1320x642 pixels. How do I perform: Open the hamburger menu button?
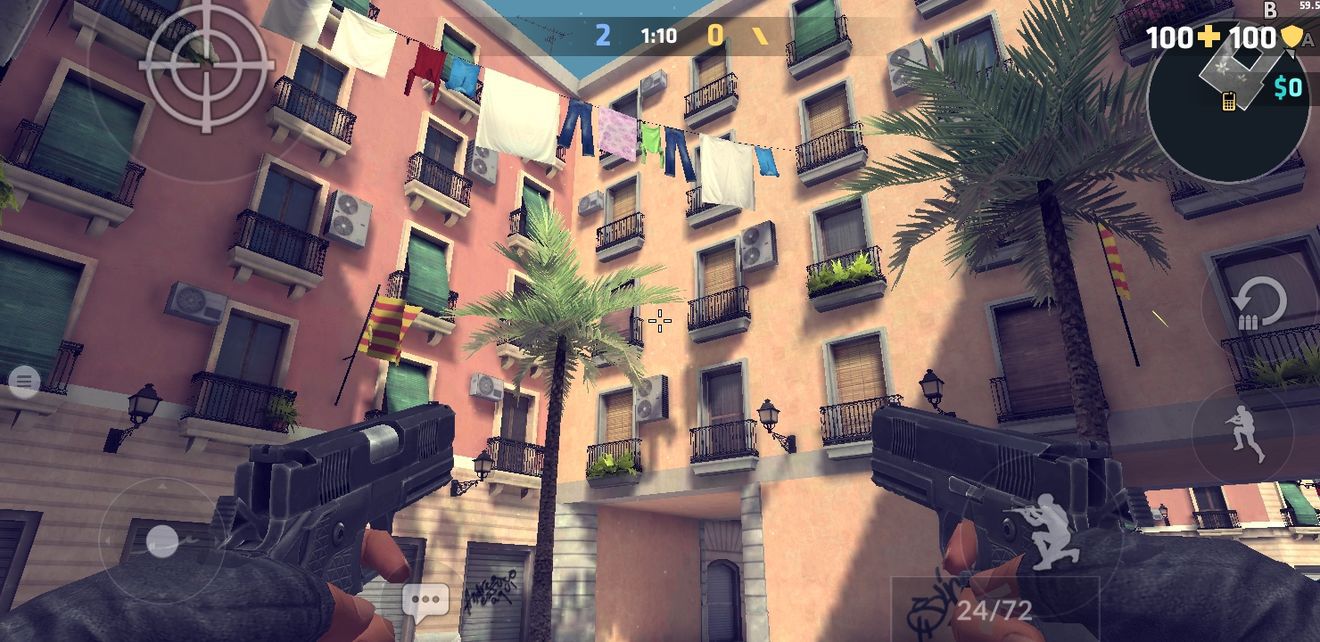point(24,380)
